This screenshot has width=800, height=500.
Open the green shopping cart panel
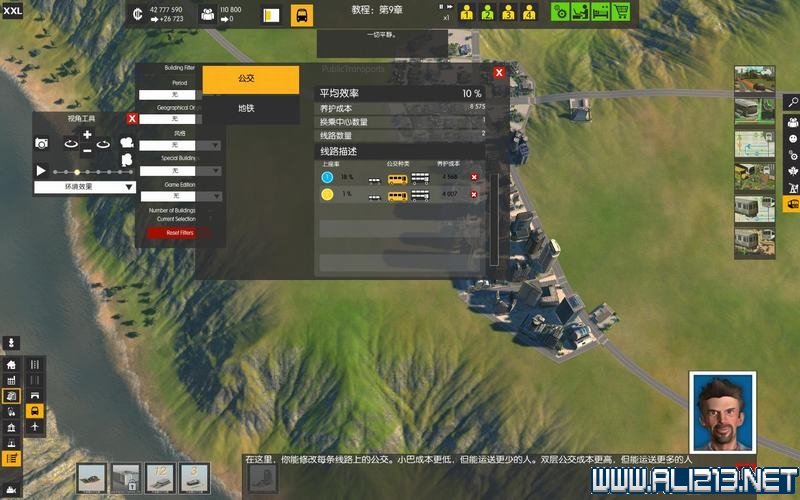click(621, 12)
